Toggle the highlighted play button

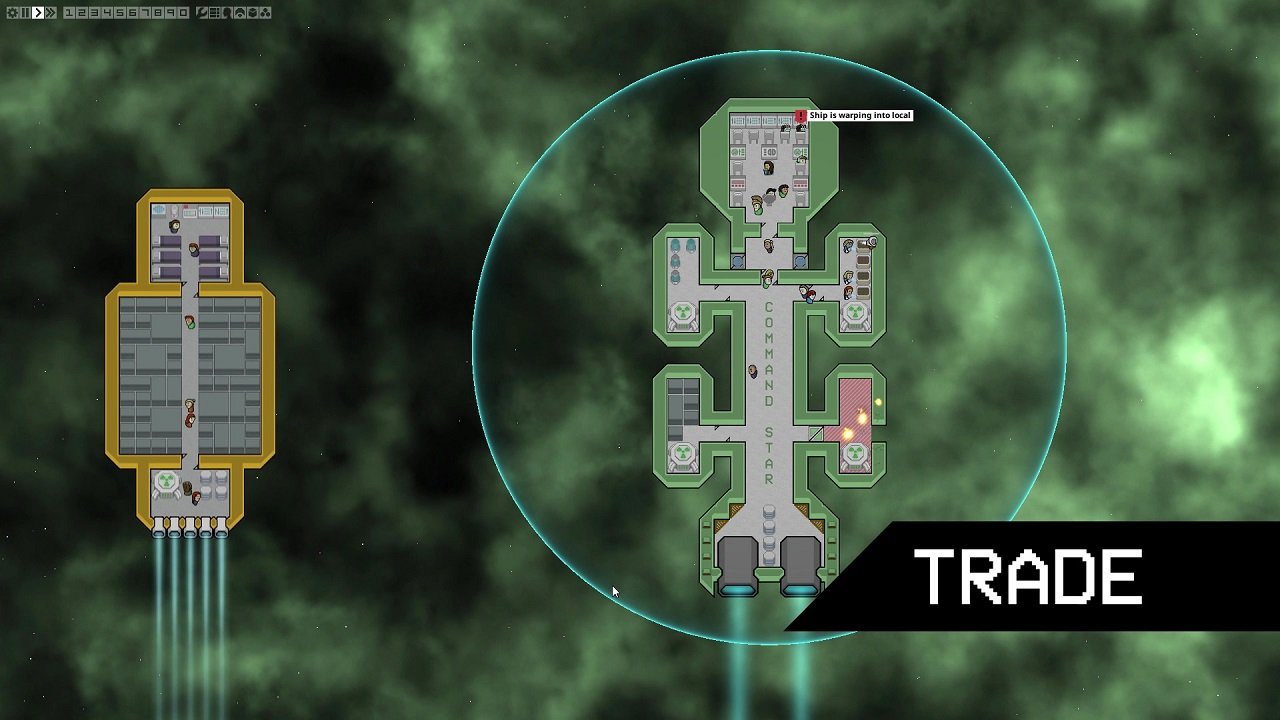pos(37,13)
